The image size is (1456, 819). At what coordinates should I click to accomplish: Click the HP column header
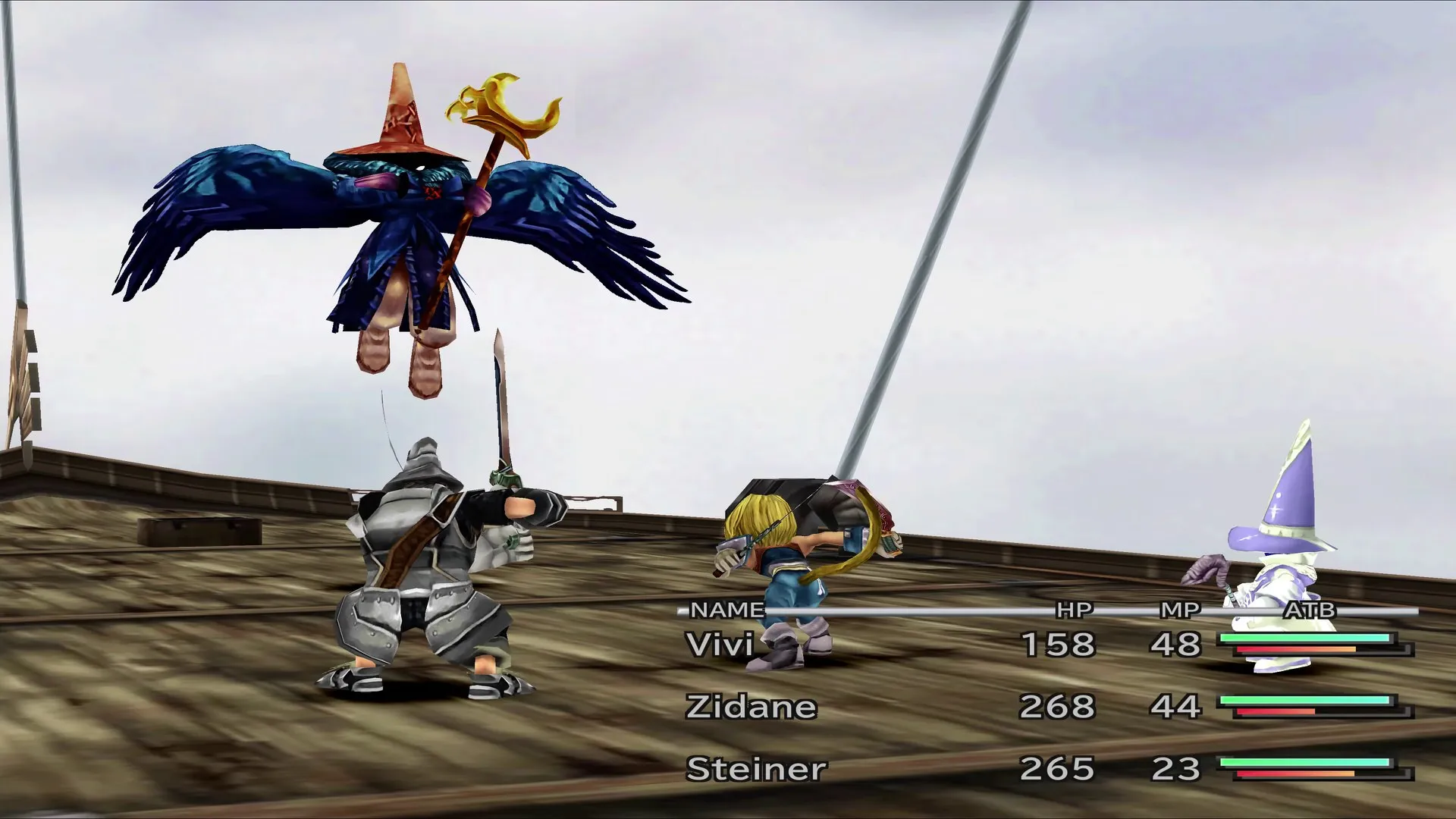(1073, 608)
